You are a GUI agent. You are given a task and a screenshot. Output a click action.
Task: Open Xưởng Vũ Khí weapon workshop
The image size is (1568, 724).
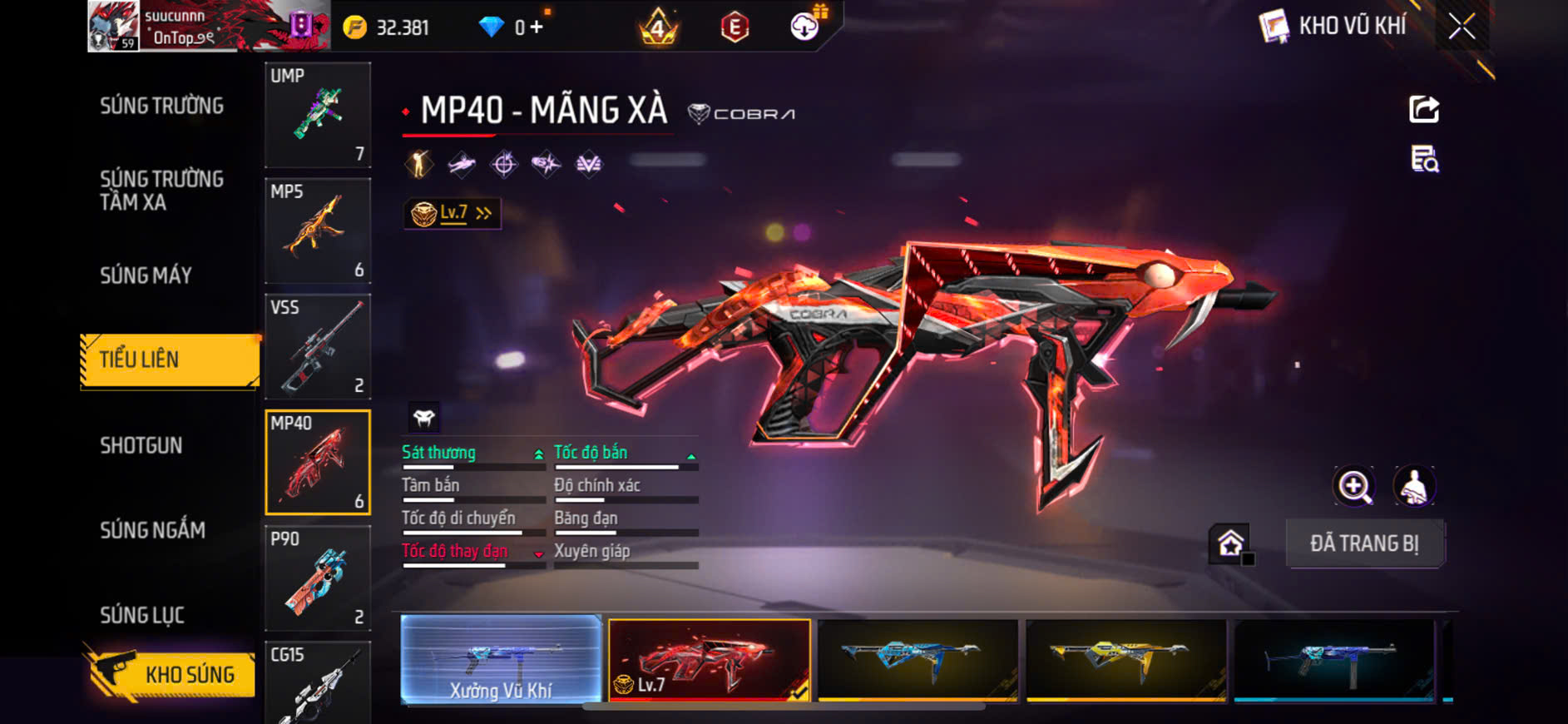(501, 660)
